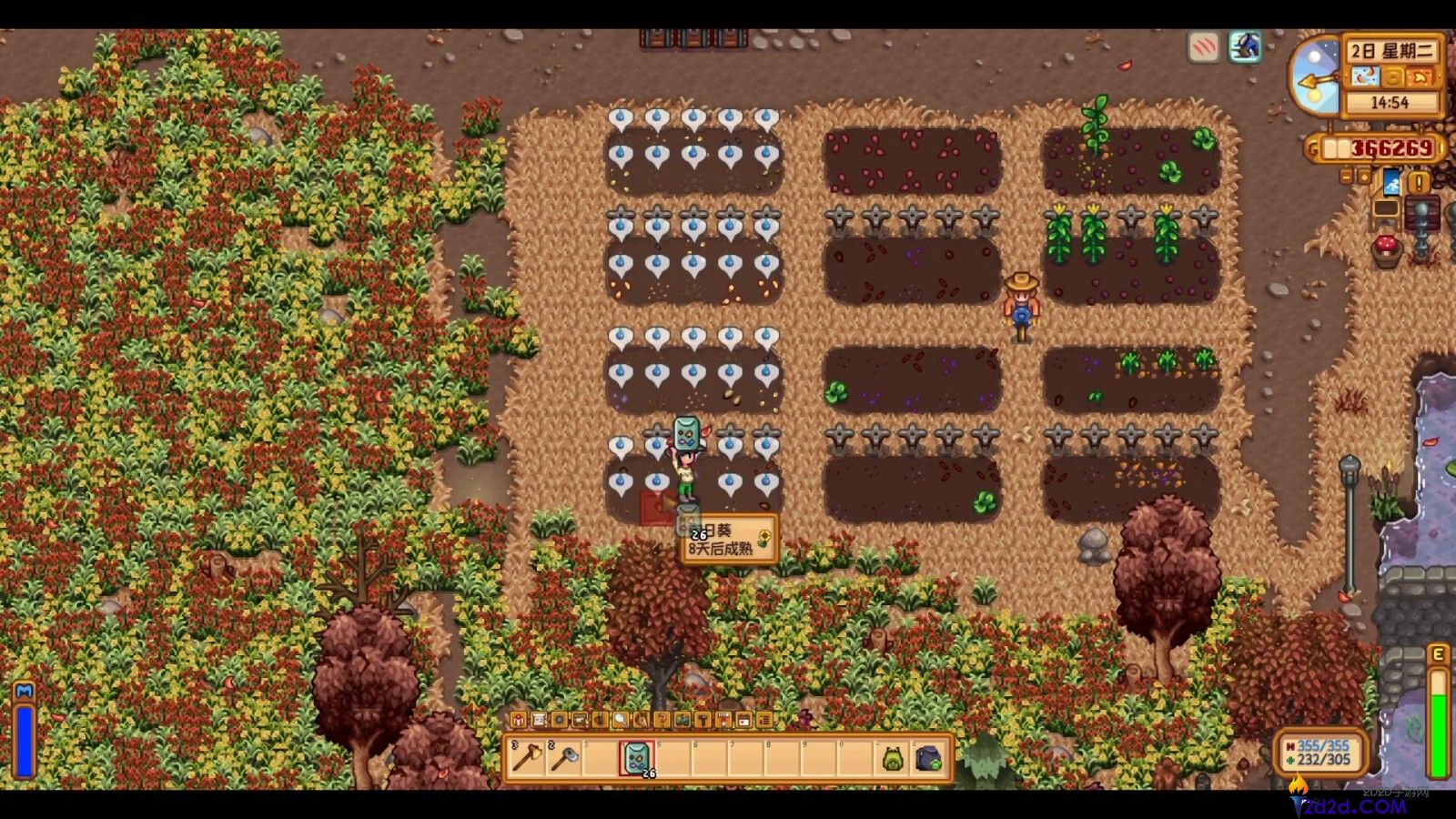The height and width of the screenshot is (819, 1456).
Task: Click the hammer shortcut icon above hotbar
Action: (703, 720)
